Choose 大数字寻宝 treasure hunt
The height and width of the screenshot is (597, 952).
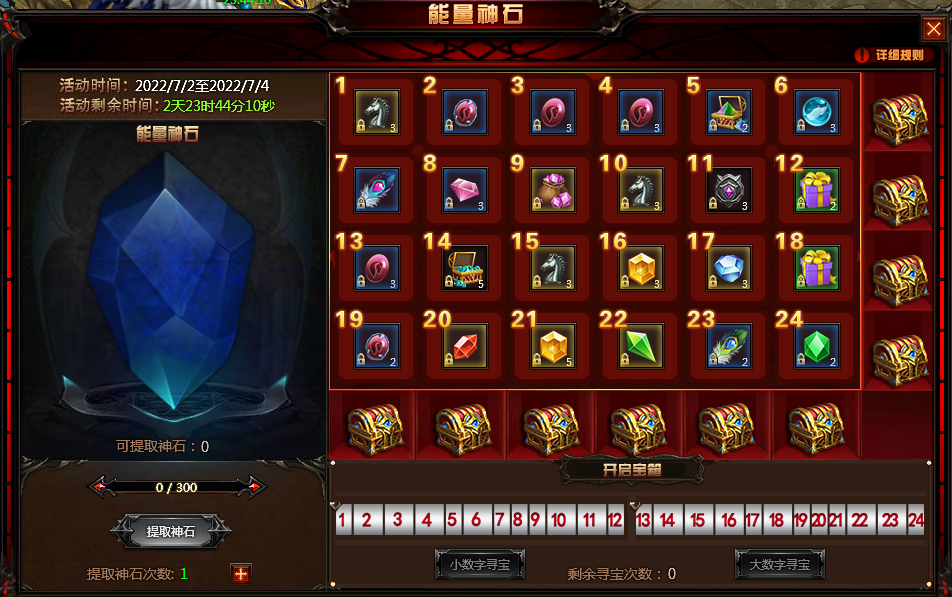point(779,564)
